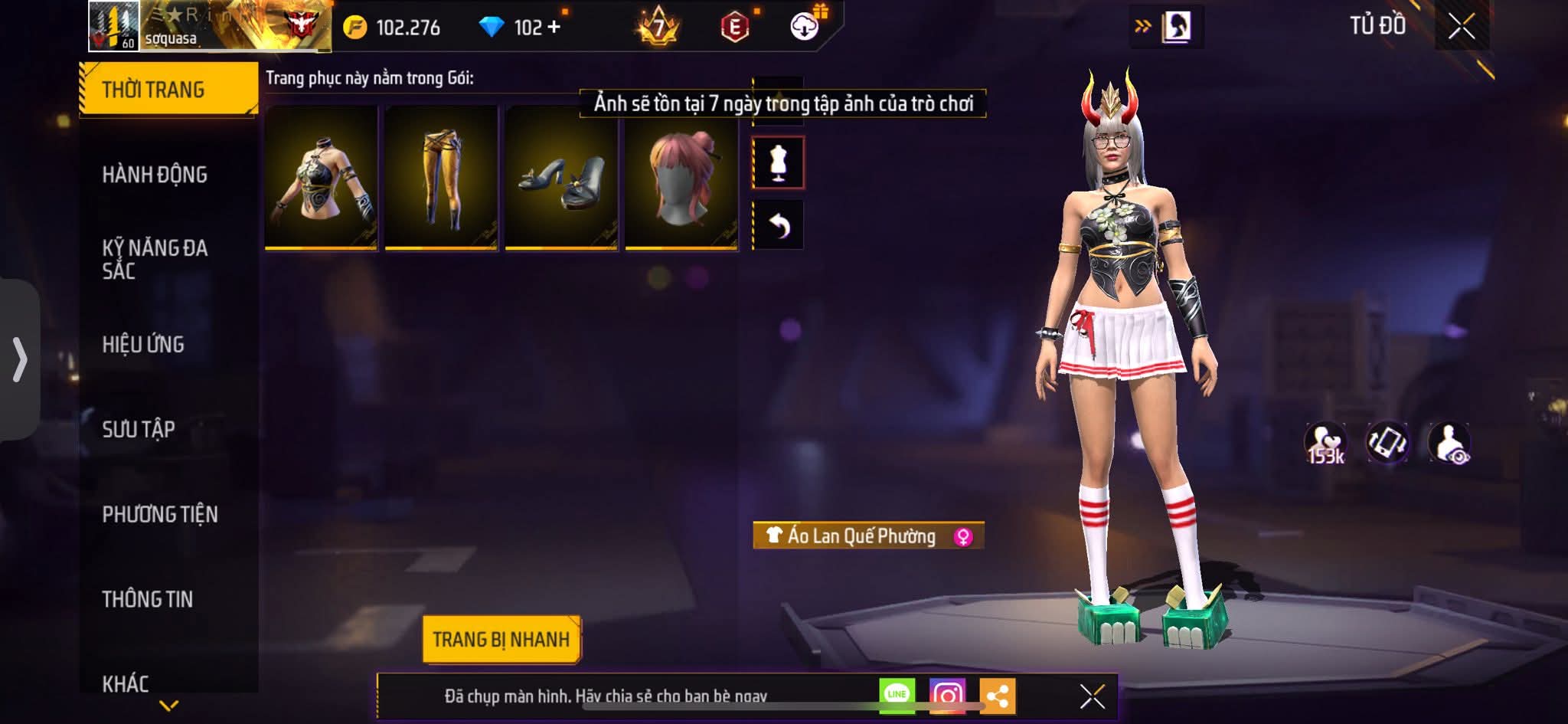This screenshot has width=1568, height=724.
Task: Choose the yellow pants item
Action: point(442,178)
